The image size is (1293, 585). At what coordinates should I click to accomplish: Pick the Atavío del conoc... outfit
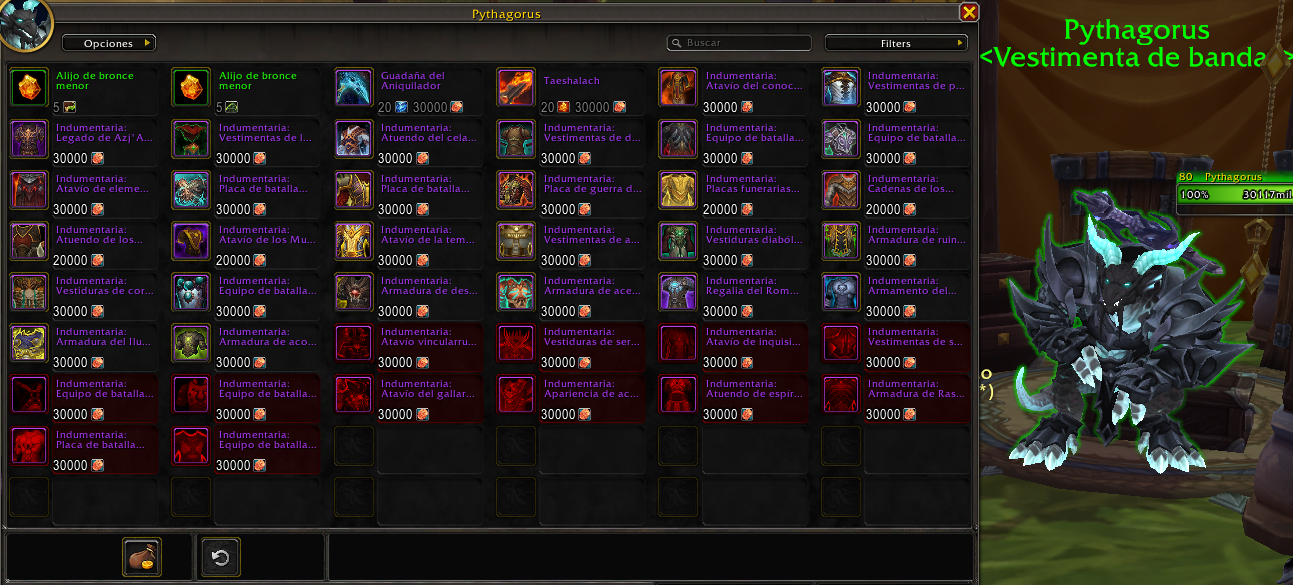(x=678, y=89)
